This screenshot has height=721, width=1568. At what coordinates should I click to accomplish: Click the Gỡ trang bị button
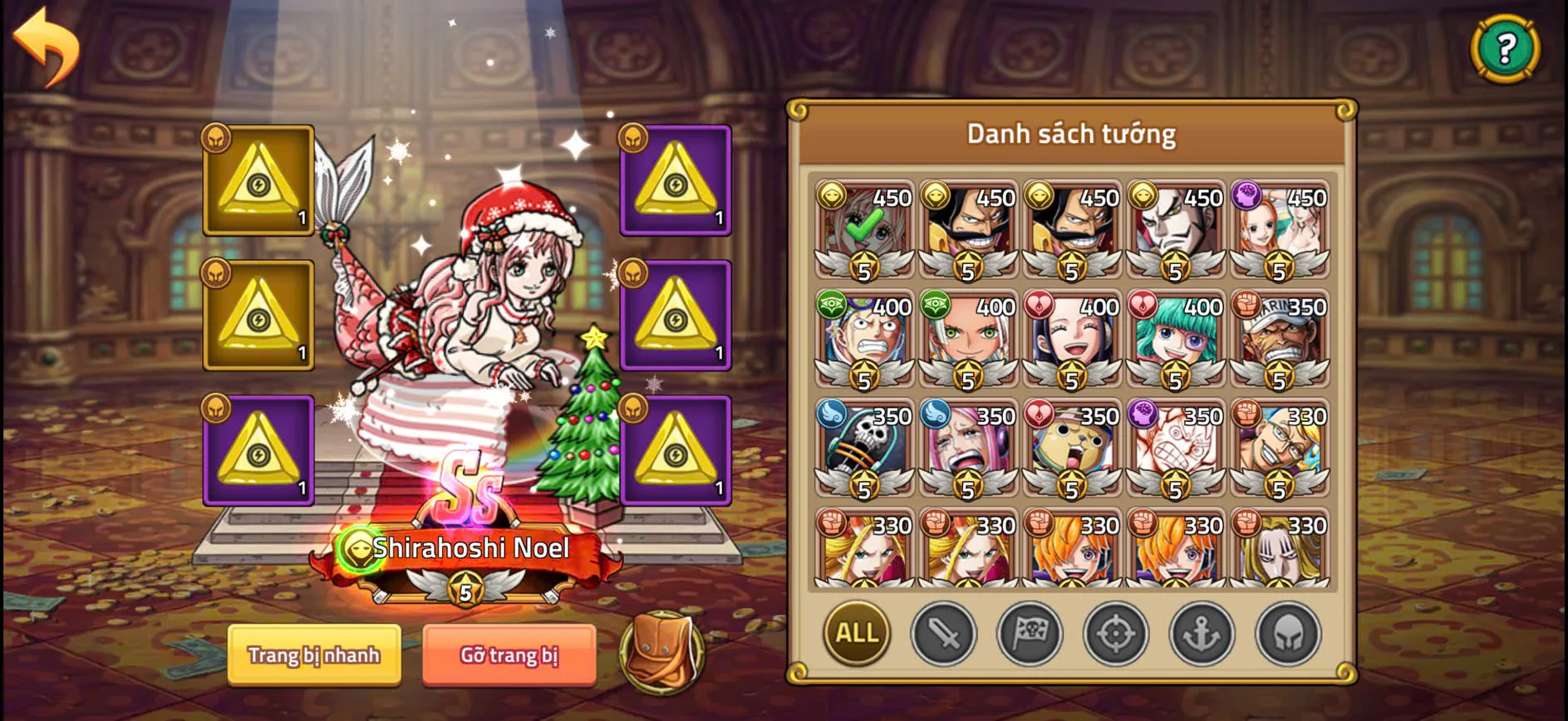point(509,655)
